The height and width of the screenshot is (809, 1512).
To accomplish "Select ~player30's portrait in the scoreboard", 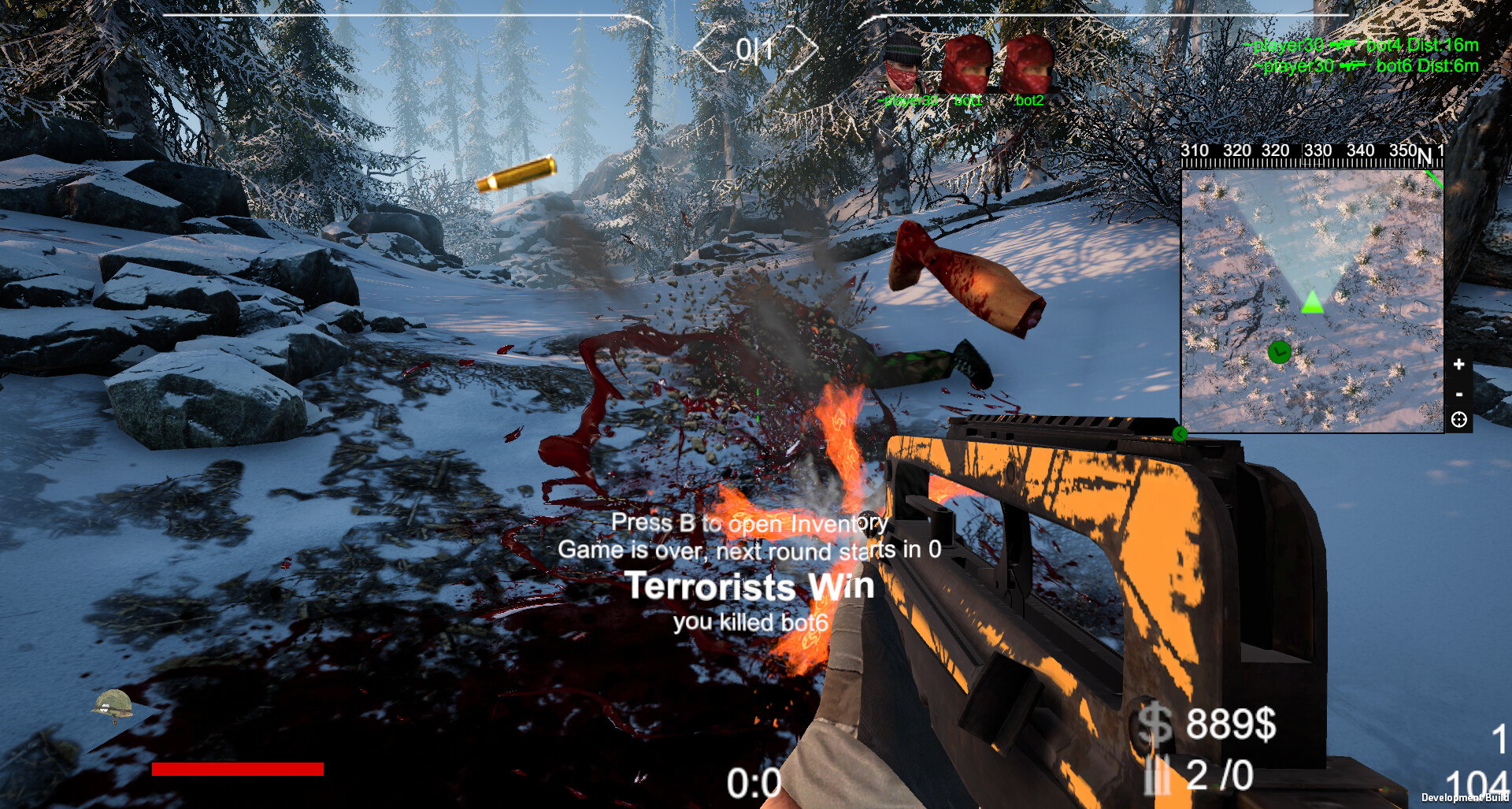I will [899, 61].
